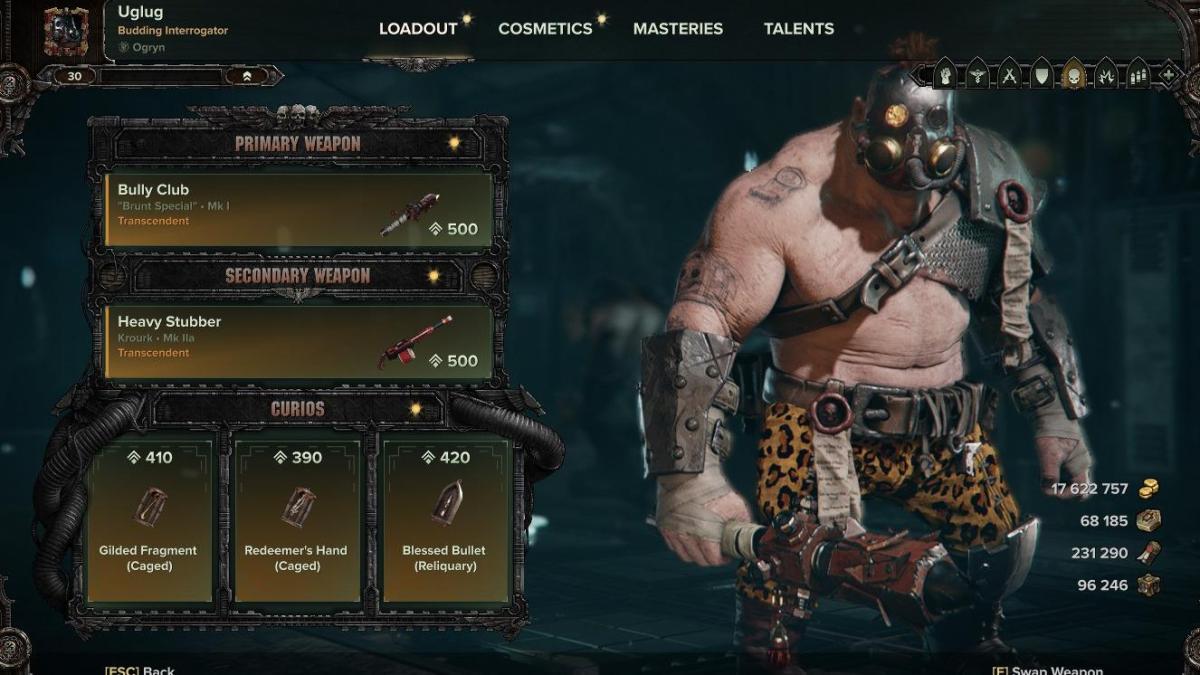The image size is (1200, 675).
Task: Activate the crossed weapons preset icon
Action: (x=1009, y=74)
